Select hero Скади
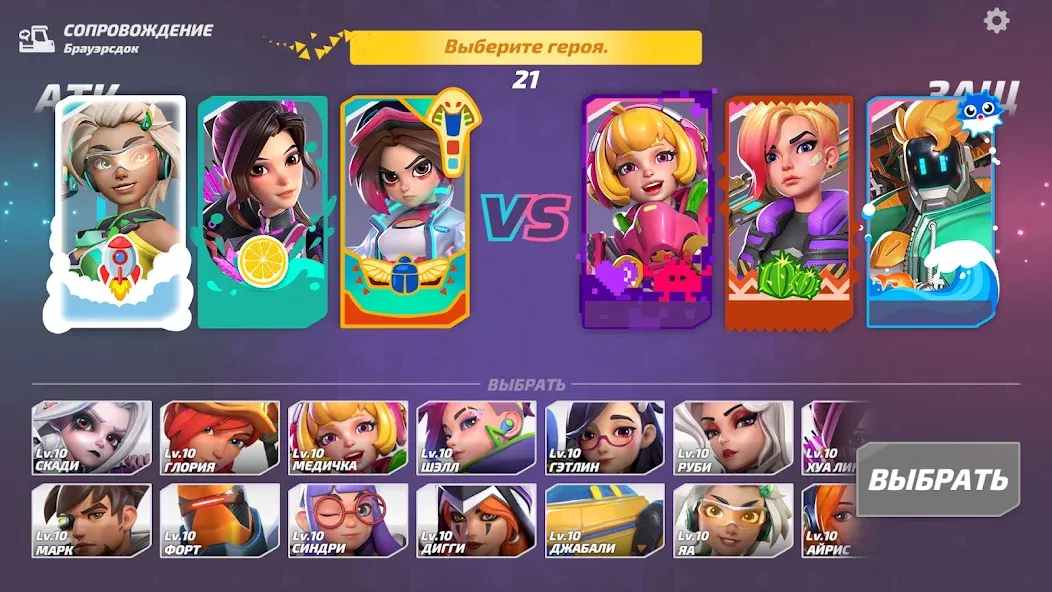The height and width of the screenshot is (592, 1052). coord(92,438)
